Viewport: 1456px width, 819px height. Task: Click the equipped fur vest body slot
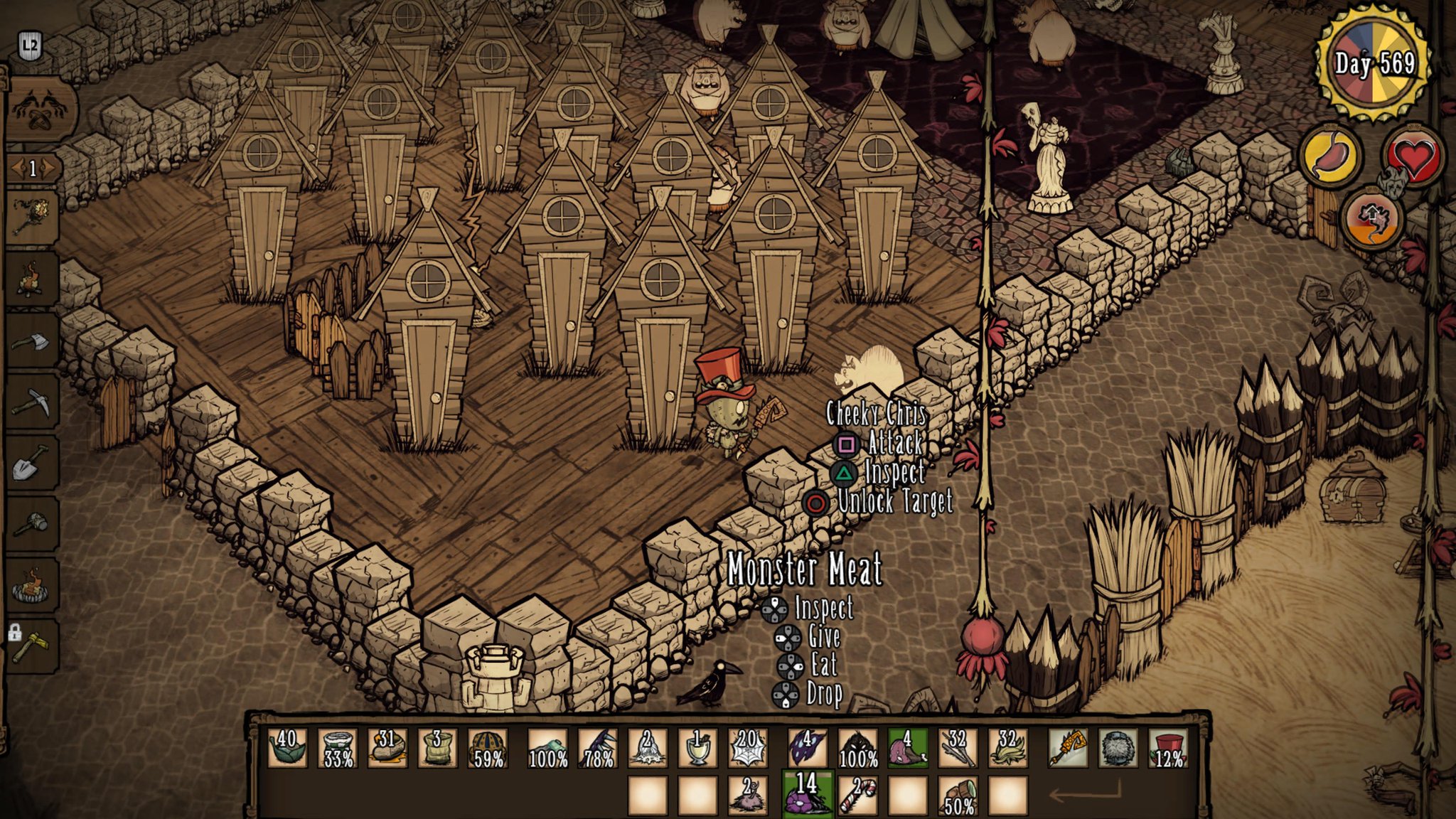coord(1118,749)
